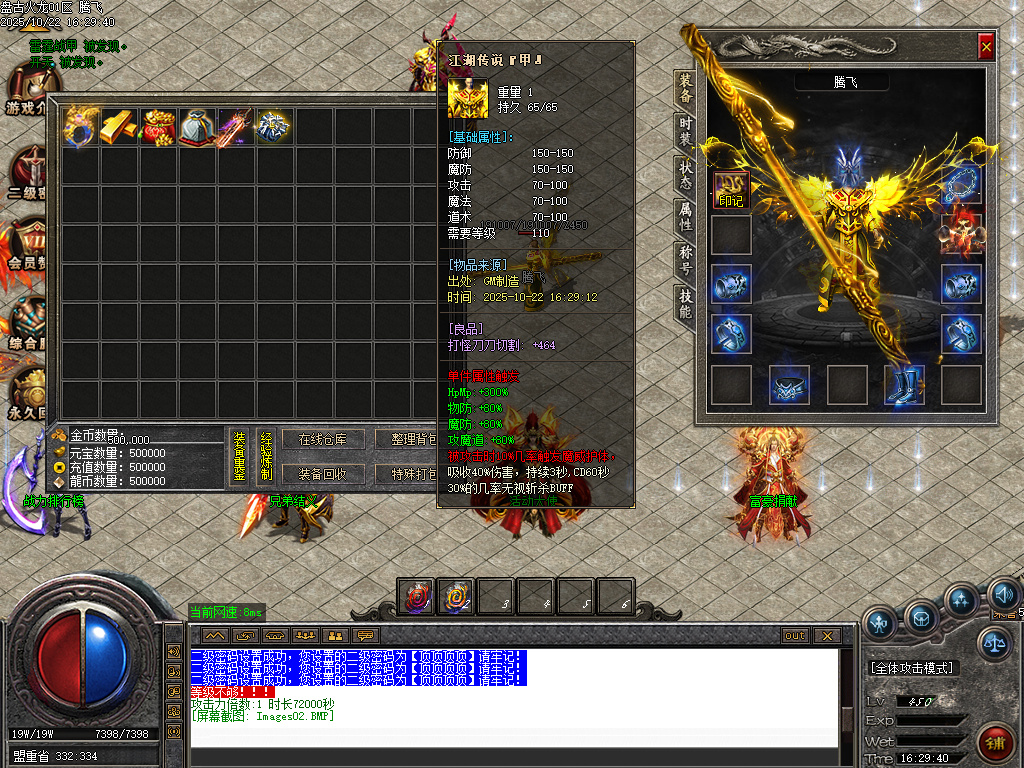Open the 经验炼制 vertical yellow button
This screenshot has width=1024, height=768.
coord(266,456)
